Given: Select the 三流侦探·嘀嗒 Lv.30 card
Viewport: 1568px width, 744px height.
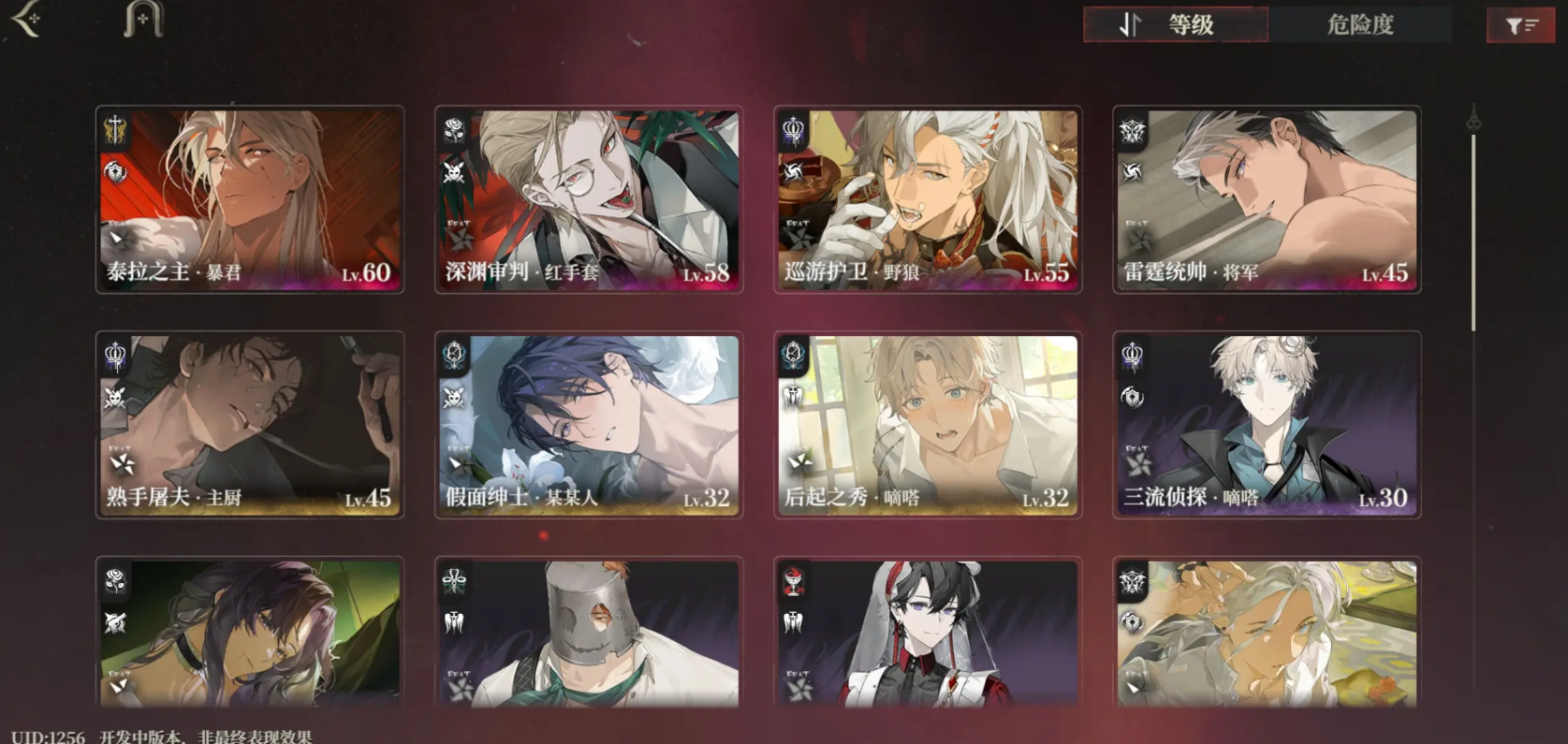Looking at the screenshot, I should [x=1267, y=425].
